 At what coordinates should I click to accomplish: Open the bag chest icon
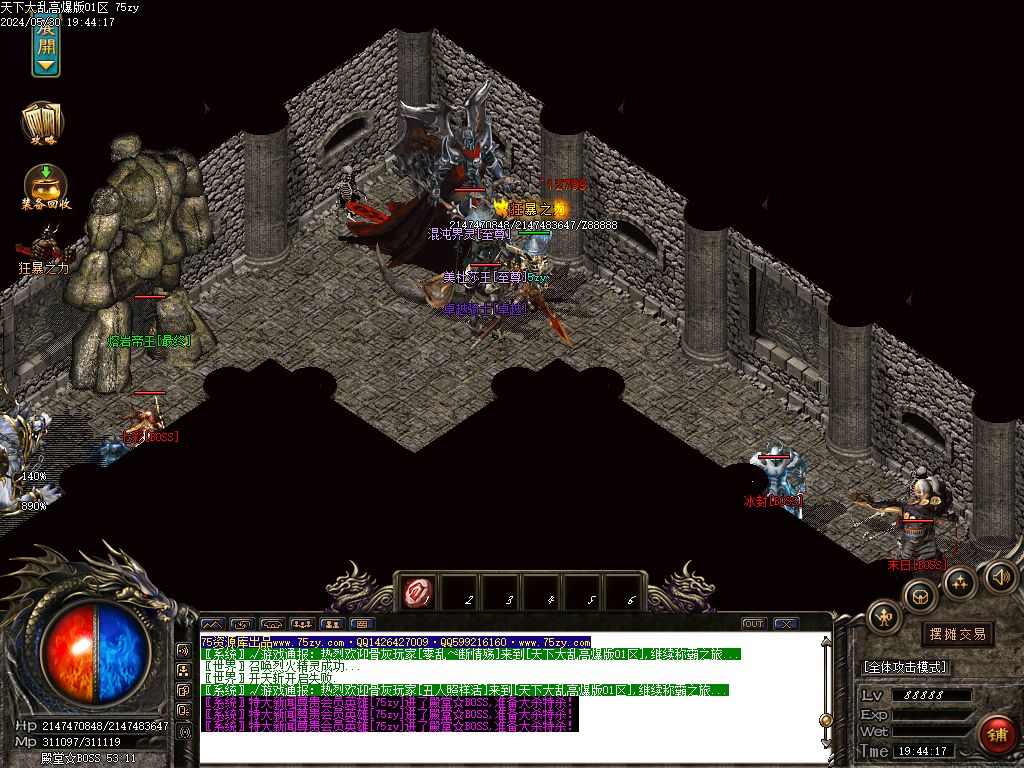[920, 596]
